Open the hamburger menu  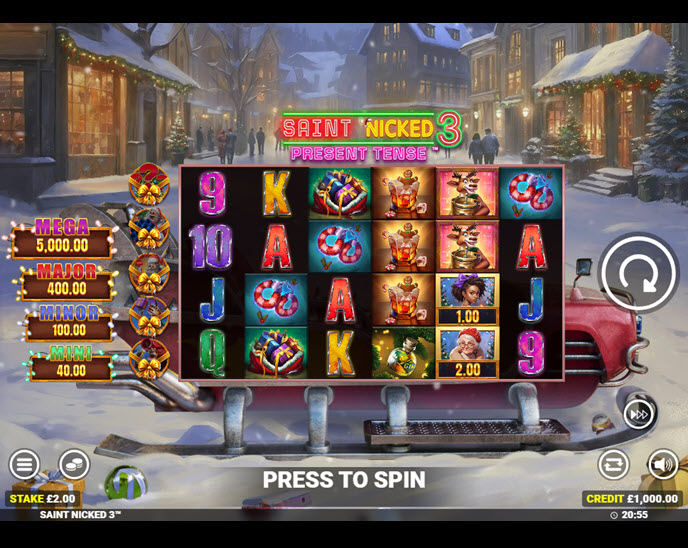(25, 464)
